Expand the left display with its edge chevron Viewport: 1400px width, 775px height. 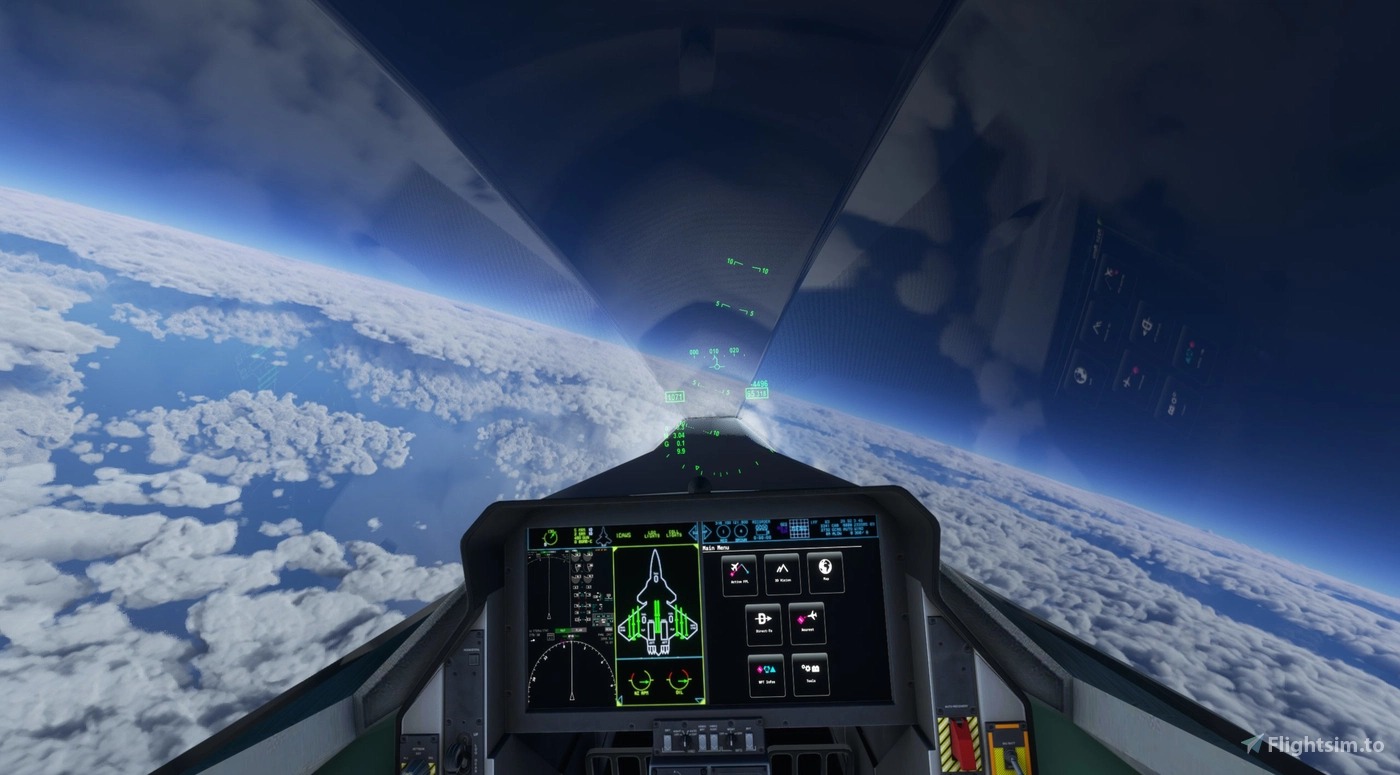694,532
